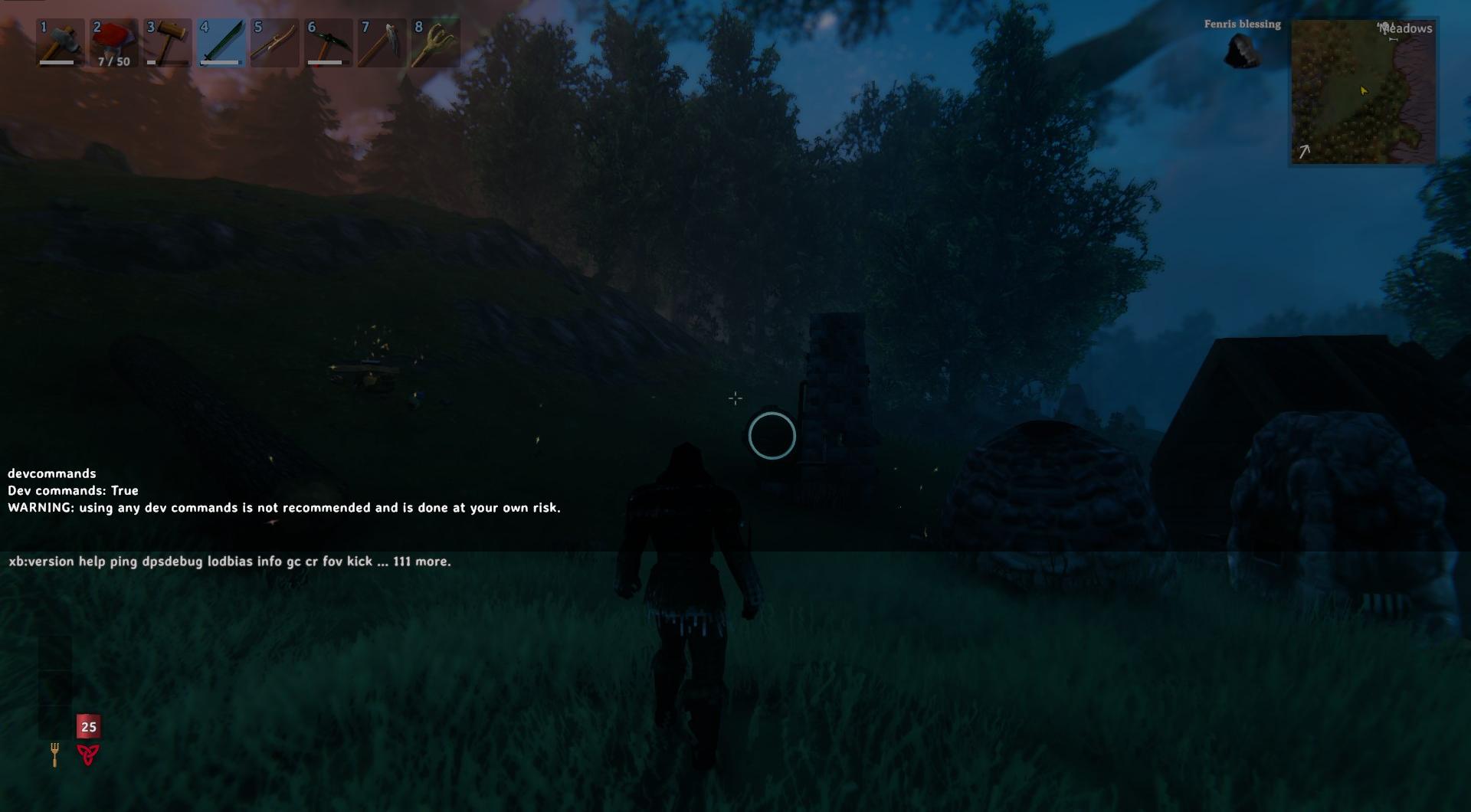Equip the pickaxe in slot 6
Image resolution: width=1471 pixels, height=812 pixels.
pos(328,42)
